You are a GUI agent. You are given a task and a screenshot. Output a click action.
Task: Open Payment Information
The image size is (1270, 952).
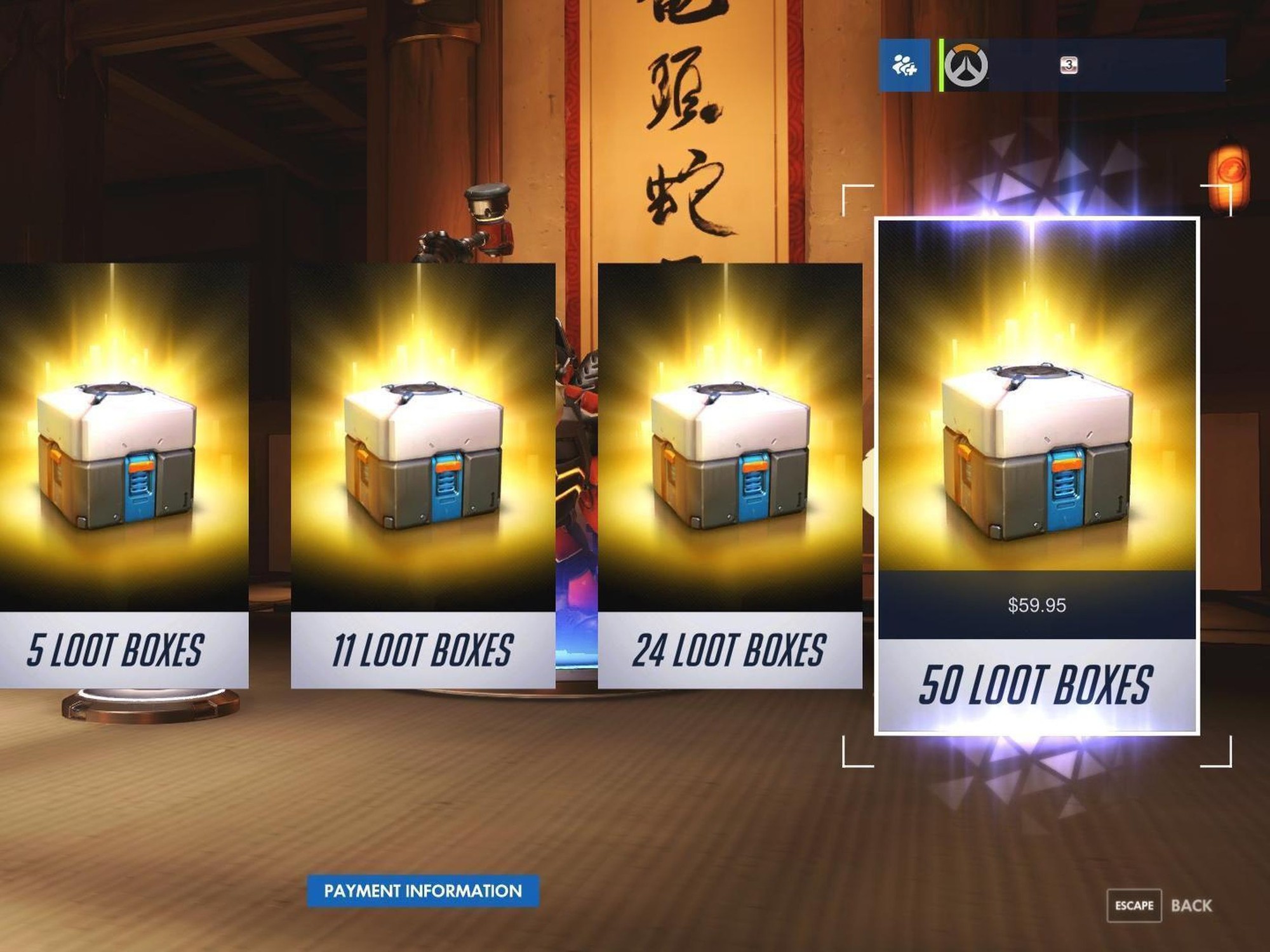[422, 890]
